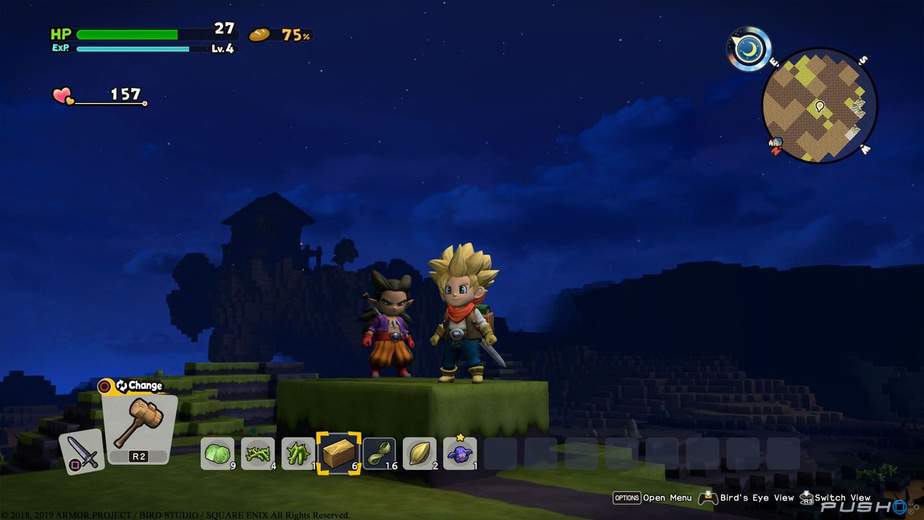
Task: Select the sword weapon slot
Action: click(x=81, y=451)
